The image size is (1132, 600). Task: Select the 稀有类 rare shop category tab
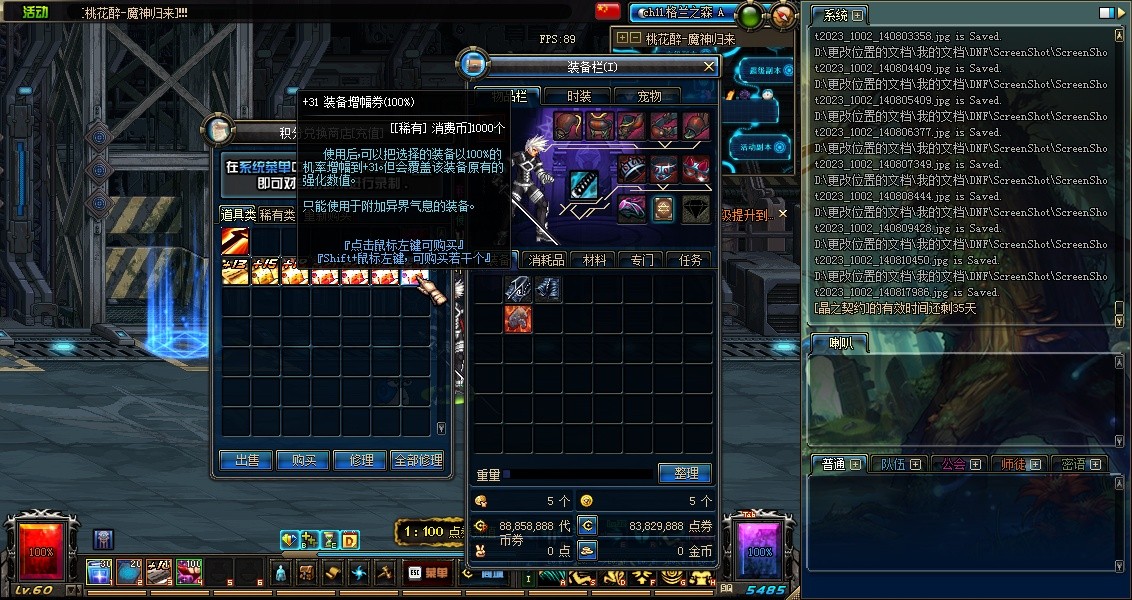click(x=276, y=214)
